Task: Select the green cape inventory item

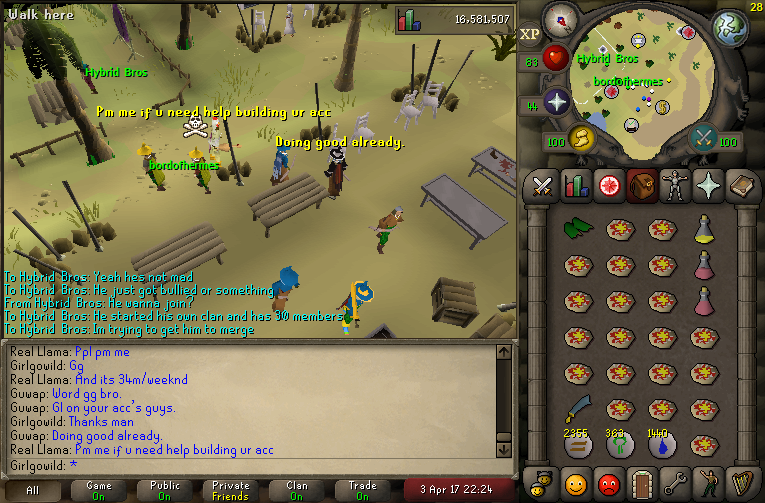Action: [x=577, y=229]
